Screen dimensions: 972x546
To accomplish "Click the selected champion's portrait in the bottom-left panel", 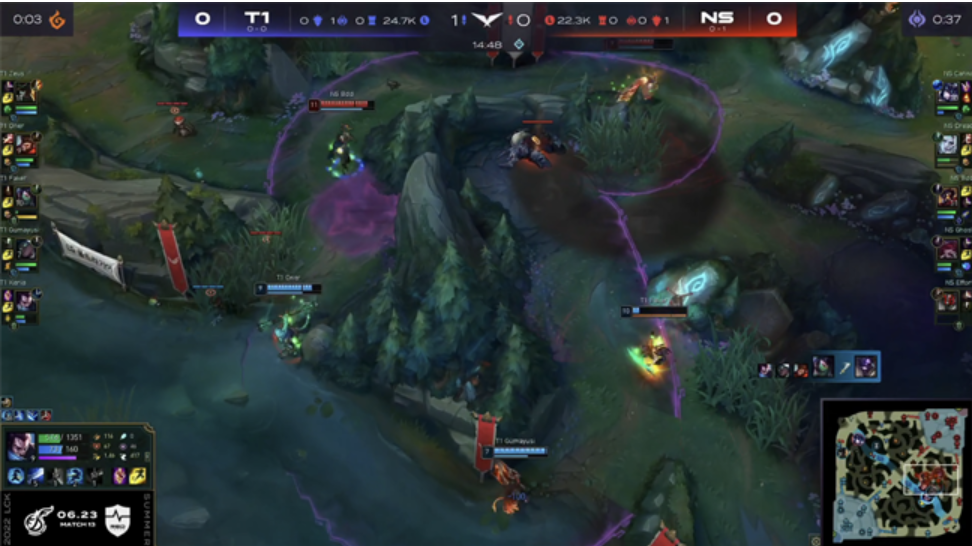I will (21, 446).
